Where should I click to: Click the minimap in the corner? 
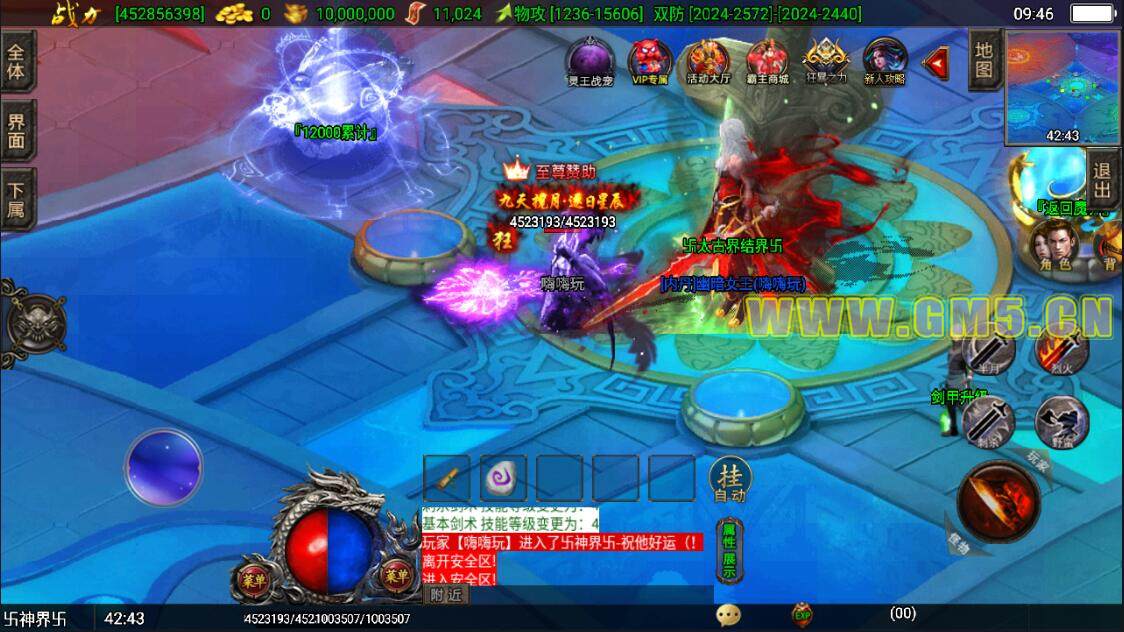click(x=1063, y=87)
